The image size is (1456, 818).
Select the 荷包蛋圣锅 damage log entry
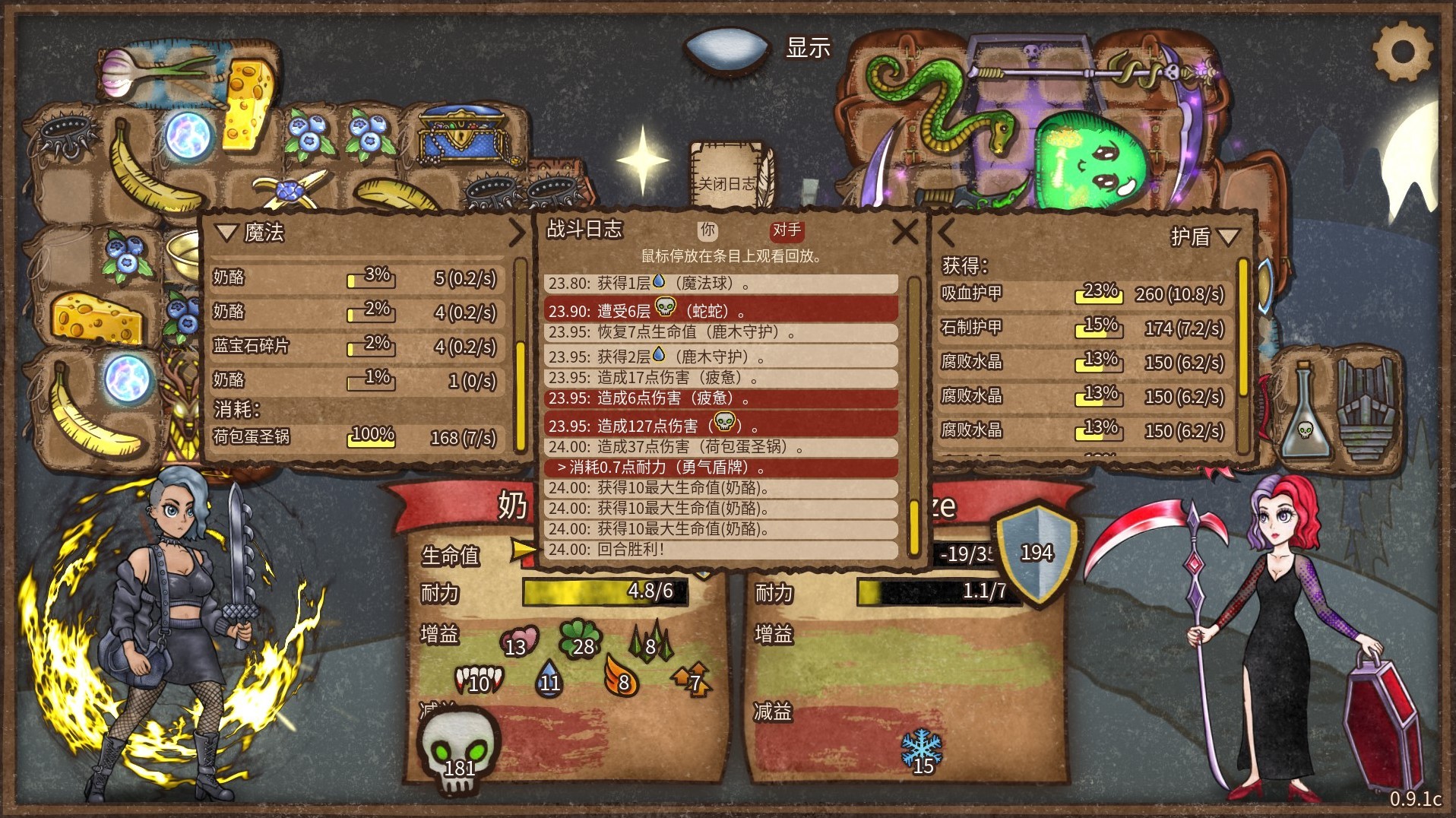click(x=720, y=447)
